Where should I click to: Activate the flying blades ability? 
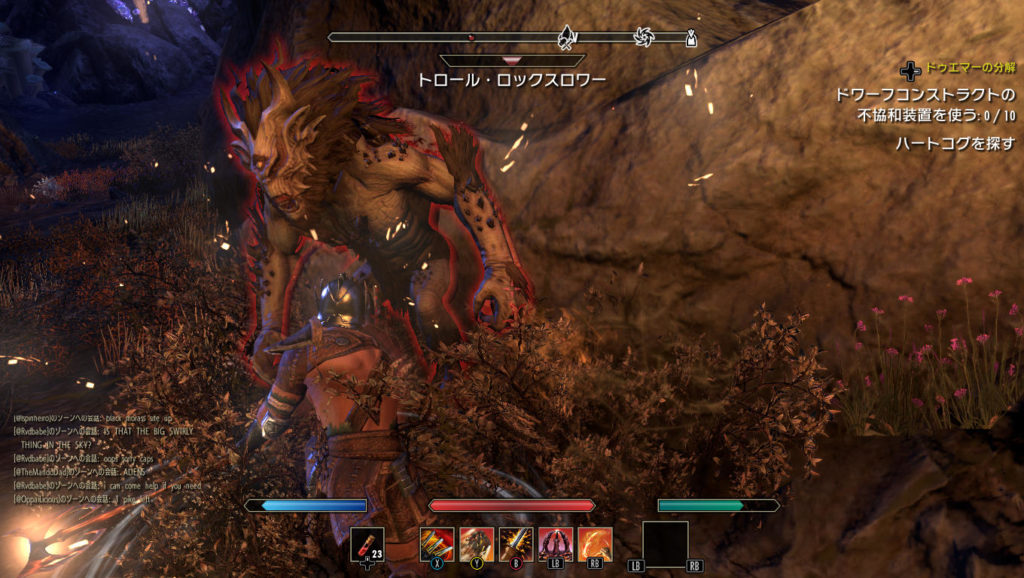[x=438, y=544]
